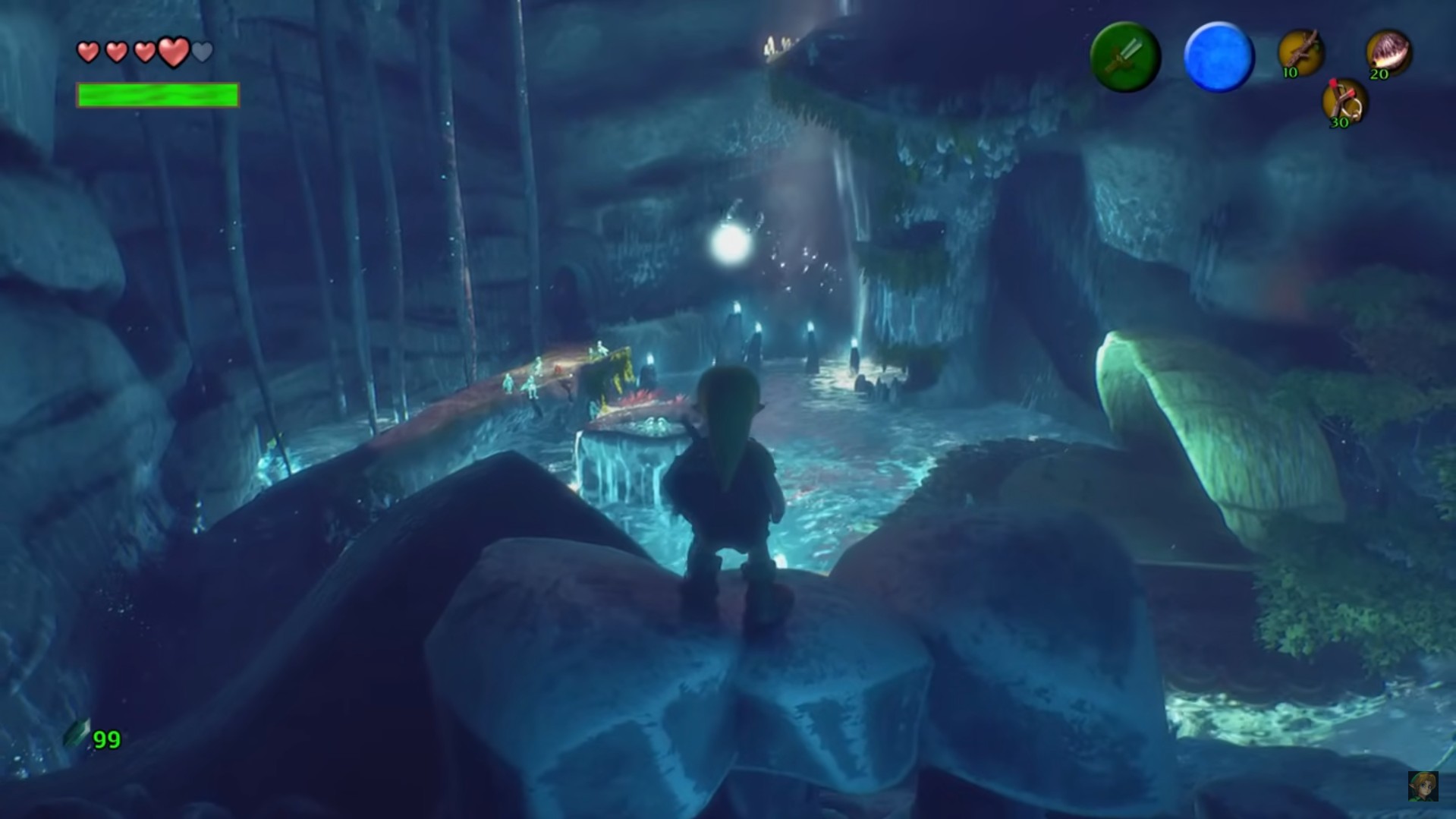This screenshot has width=1456, height=819.
Task: Choose the slingshot item slot
Action: tap(1344, 102)
